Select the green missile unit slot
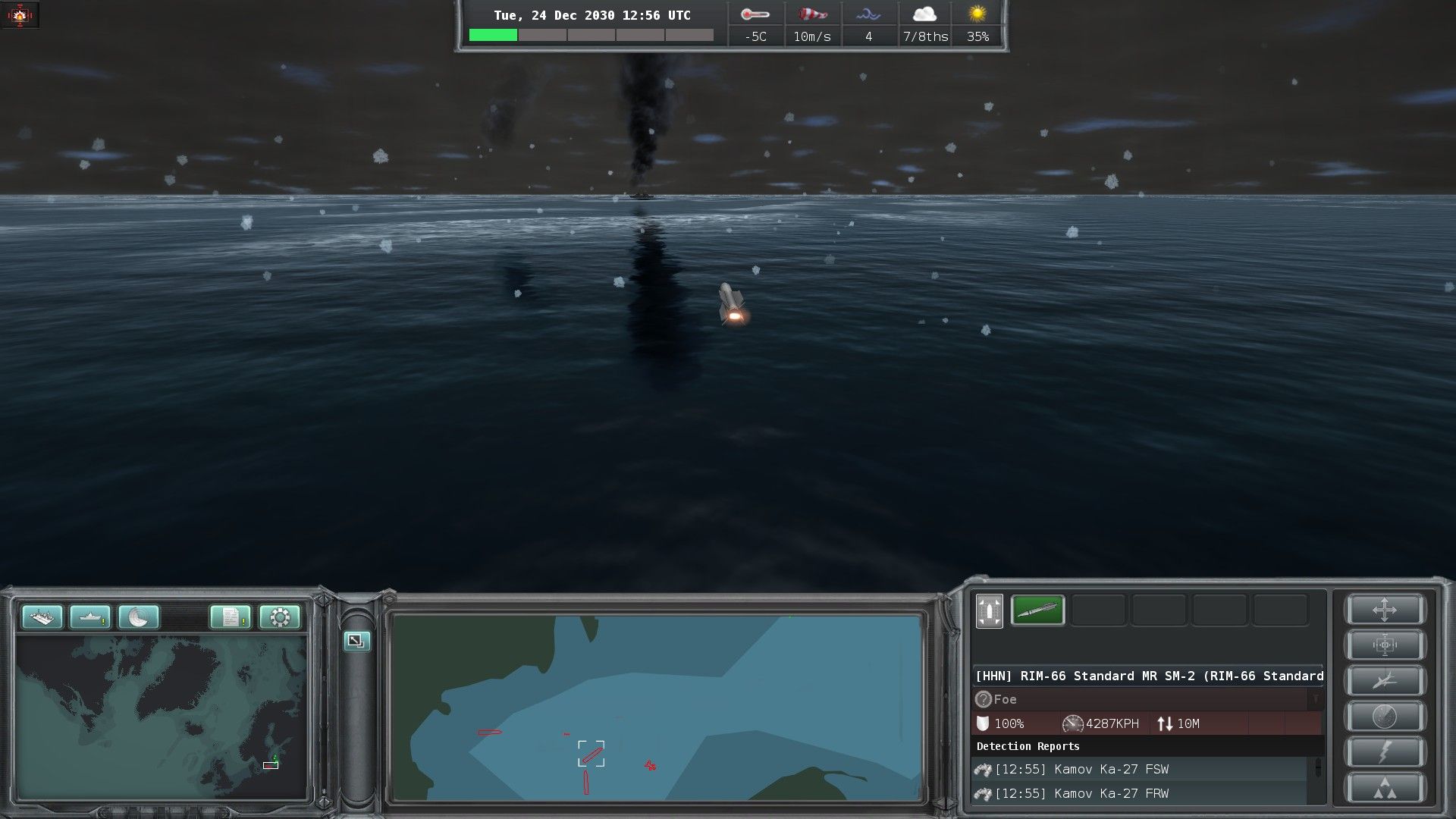This screenshot has width=1456, height=819. 1037,610
